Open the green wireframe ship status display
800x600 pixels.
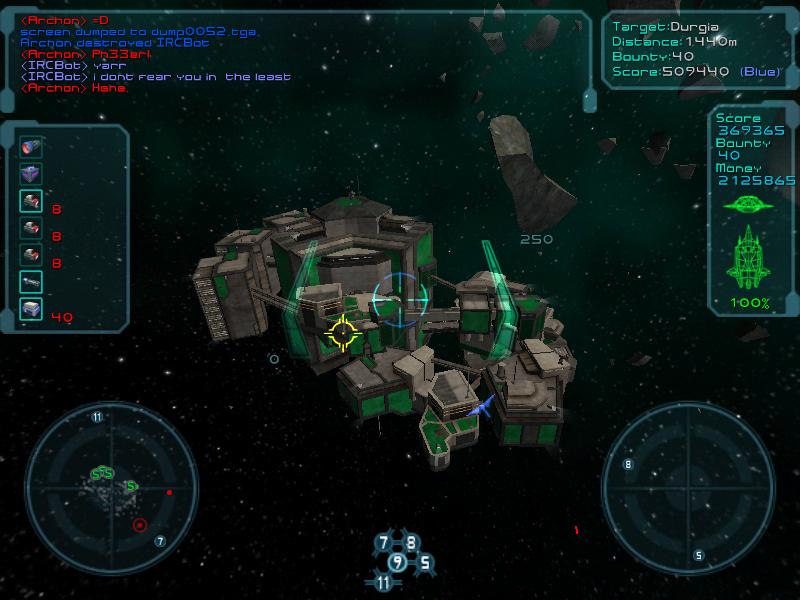[749, 258]
